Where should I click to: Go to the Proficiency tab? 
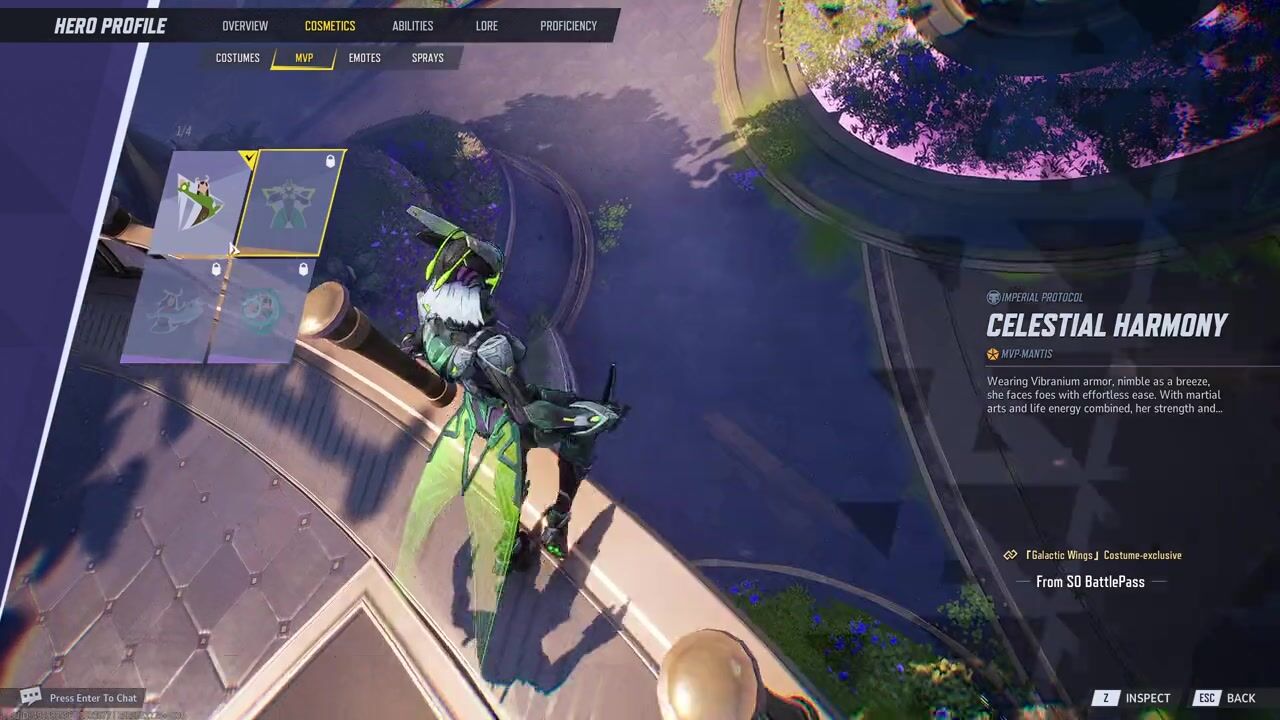tap(568, 26)
